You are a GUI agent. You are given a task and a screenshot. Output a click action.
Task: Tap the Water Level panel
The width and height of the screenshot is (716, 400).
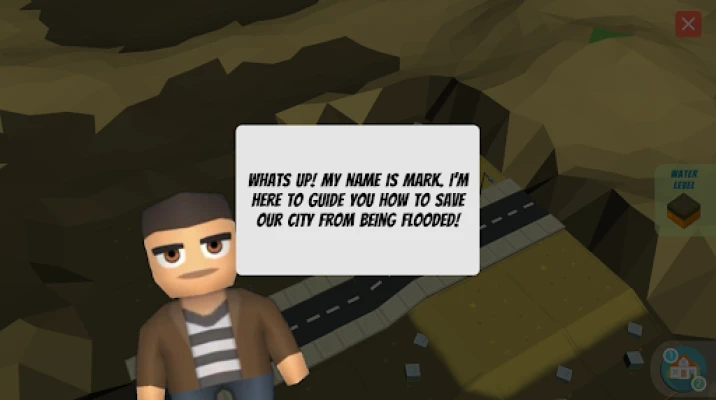(684, 199)
